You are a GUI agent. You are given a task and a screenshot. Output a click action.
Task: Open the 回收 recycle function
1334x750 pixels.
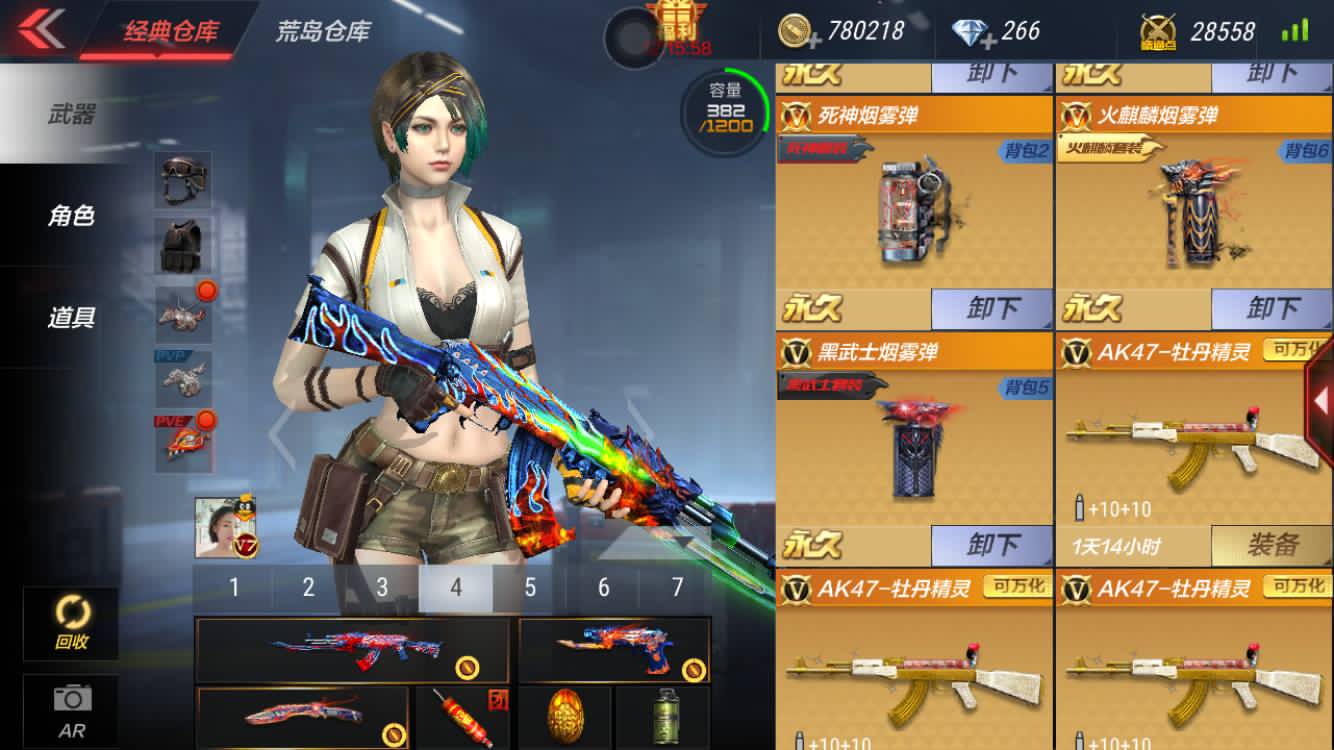71,622
